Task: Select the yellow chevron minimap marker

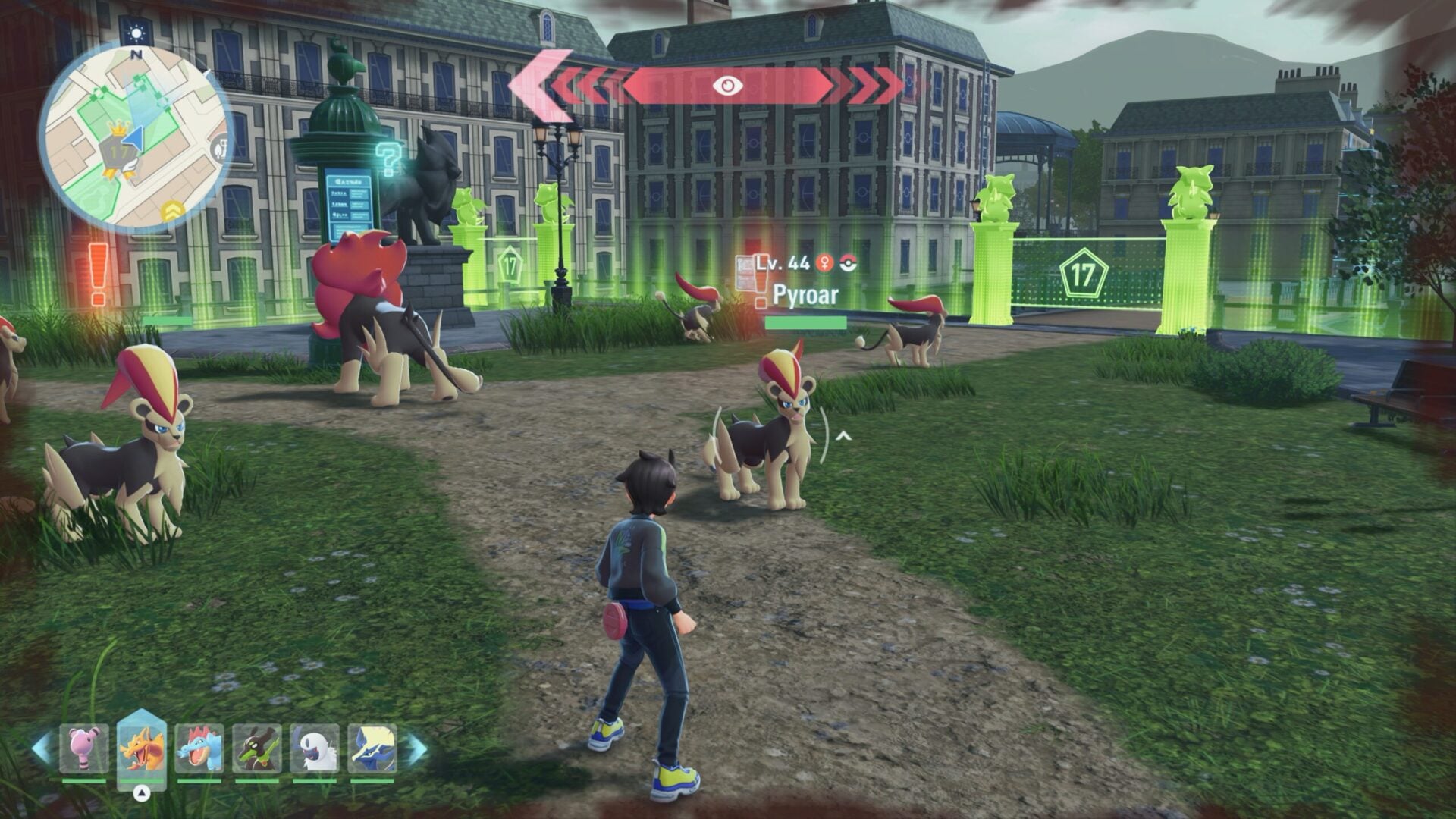Action: (x=172, y=210)
